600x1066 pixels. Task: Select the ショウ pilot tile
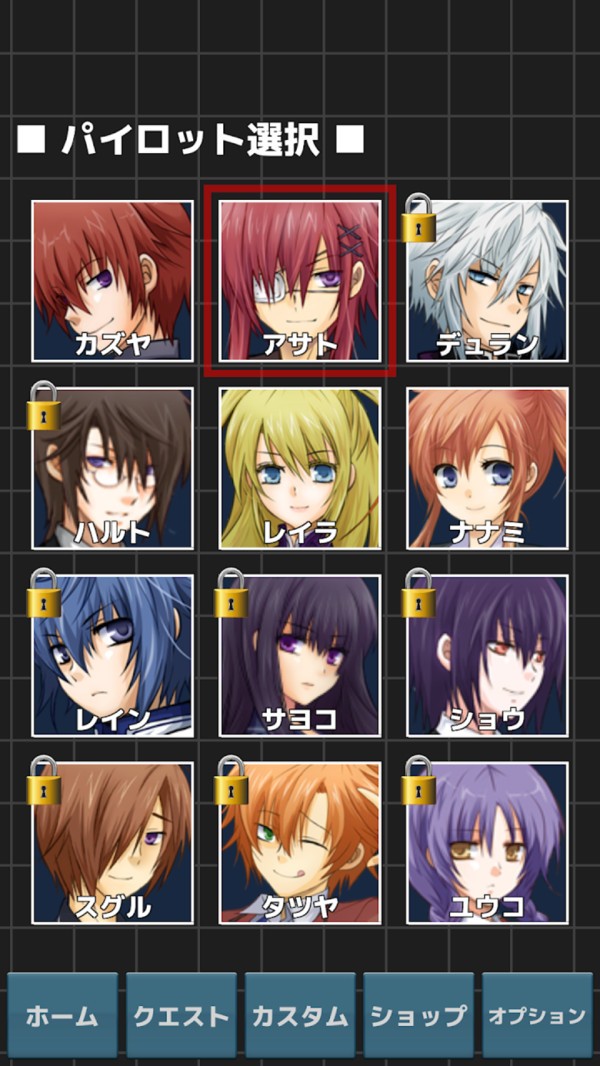click(x=487, y=655)
